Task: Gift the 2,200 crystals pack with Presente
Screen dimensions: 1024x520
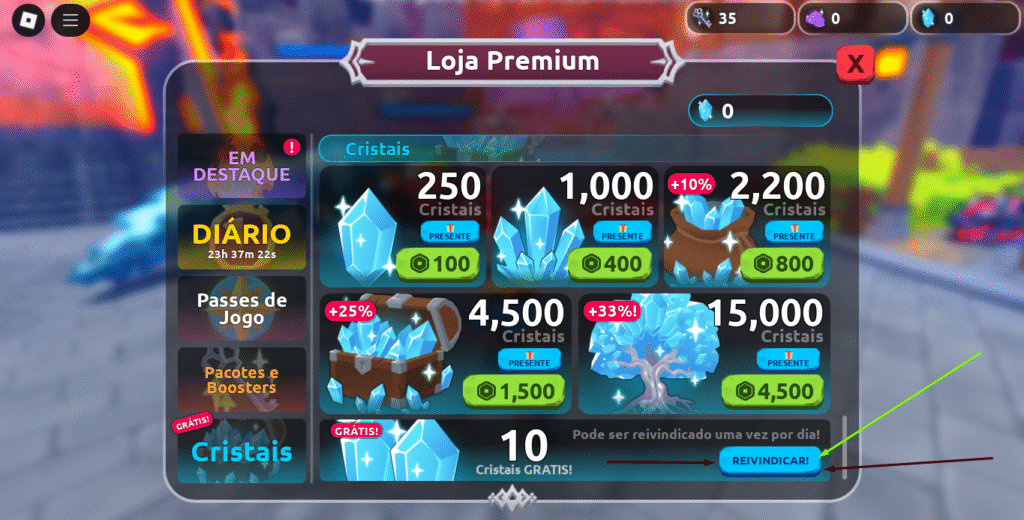Action: [x=794, y=232]
